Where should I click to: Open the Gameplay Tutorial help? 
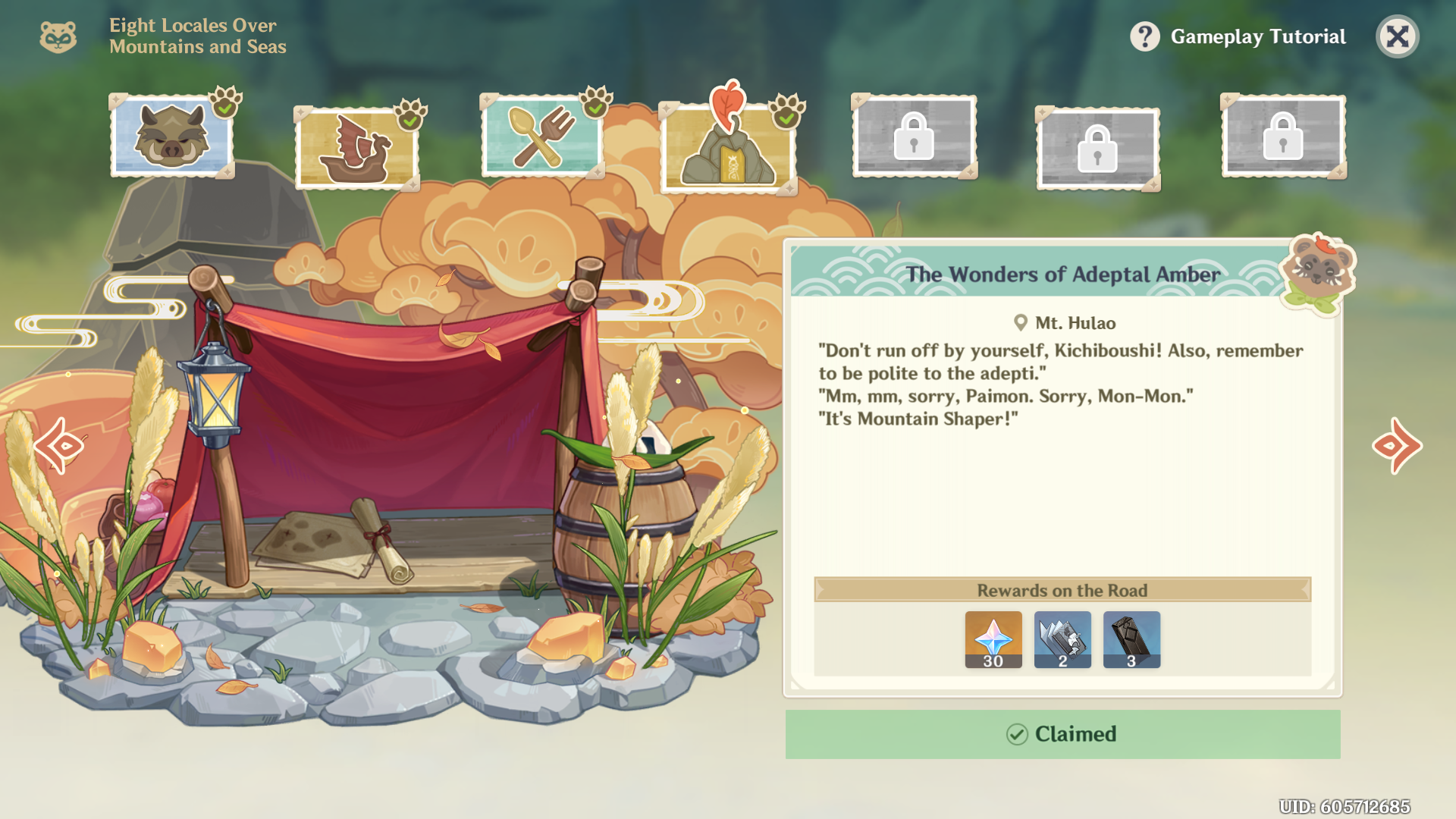pyautogui.click(x=1239, y=36)
